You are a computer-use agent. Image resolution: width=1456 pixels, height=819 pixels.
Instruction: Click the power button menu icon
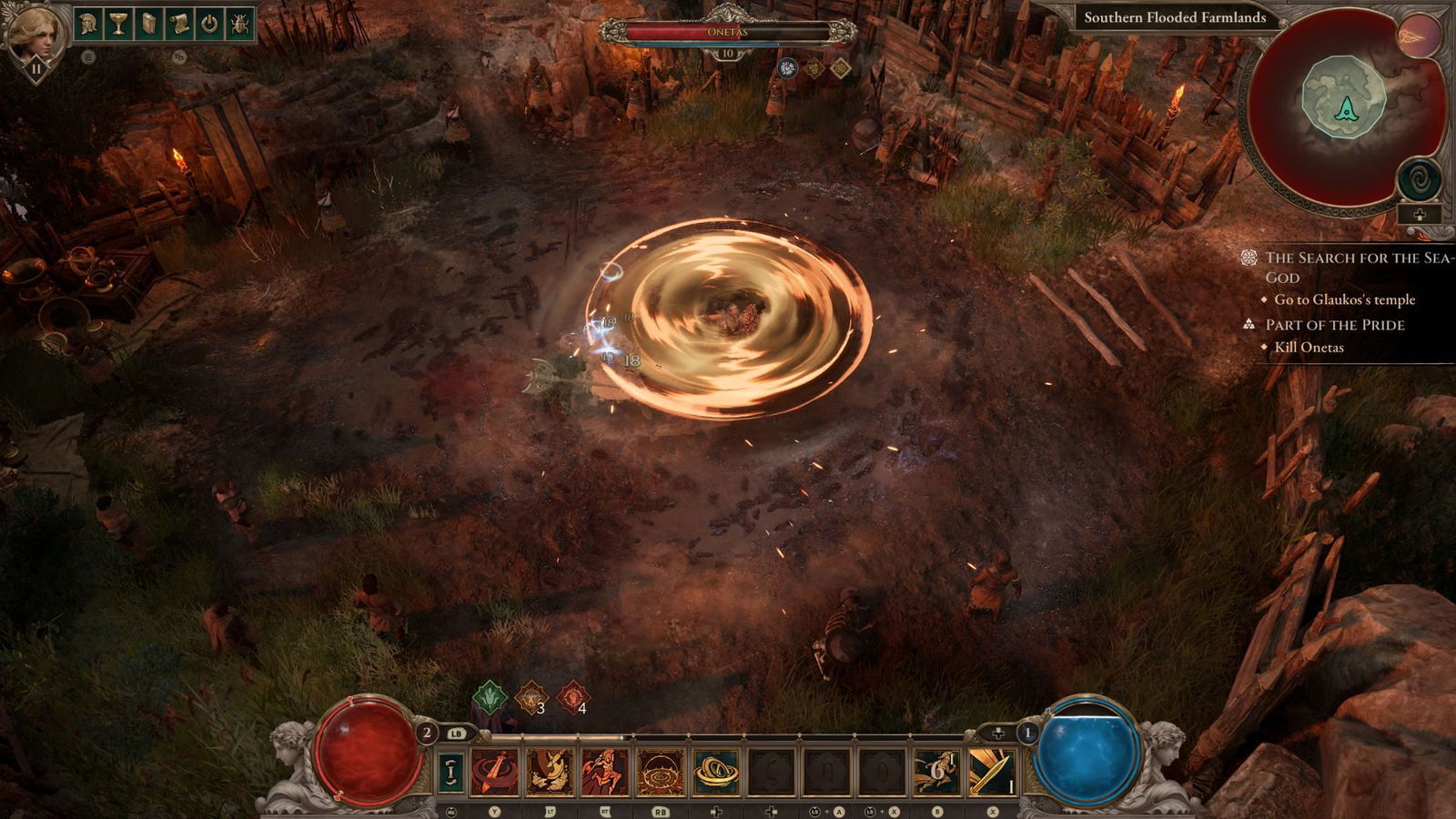(x=210, y=24)
